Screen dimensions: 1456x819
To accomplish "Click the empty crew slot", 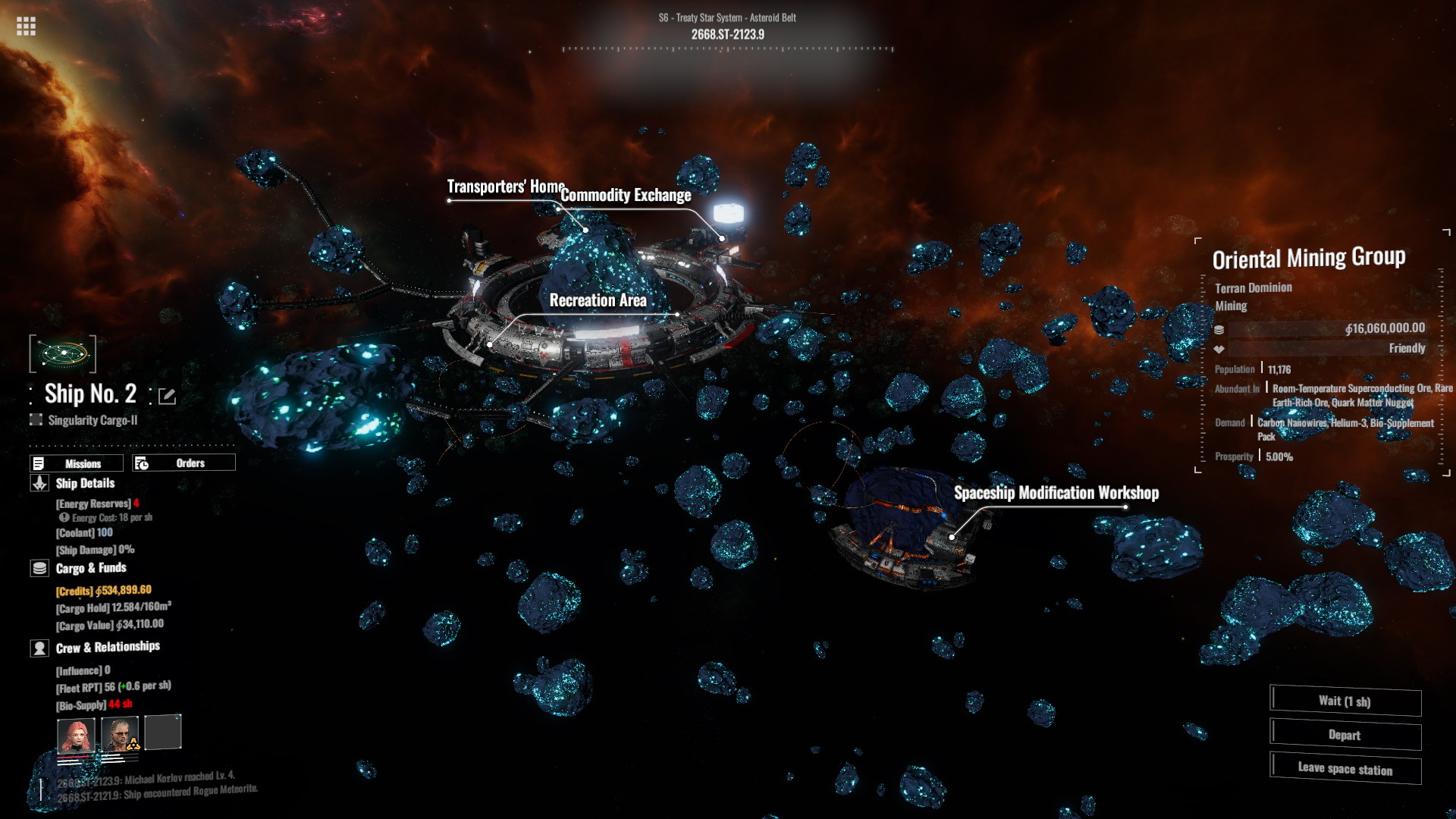I will (x=163, y=733).
